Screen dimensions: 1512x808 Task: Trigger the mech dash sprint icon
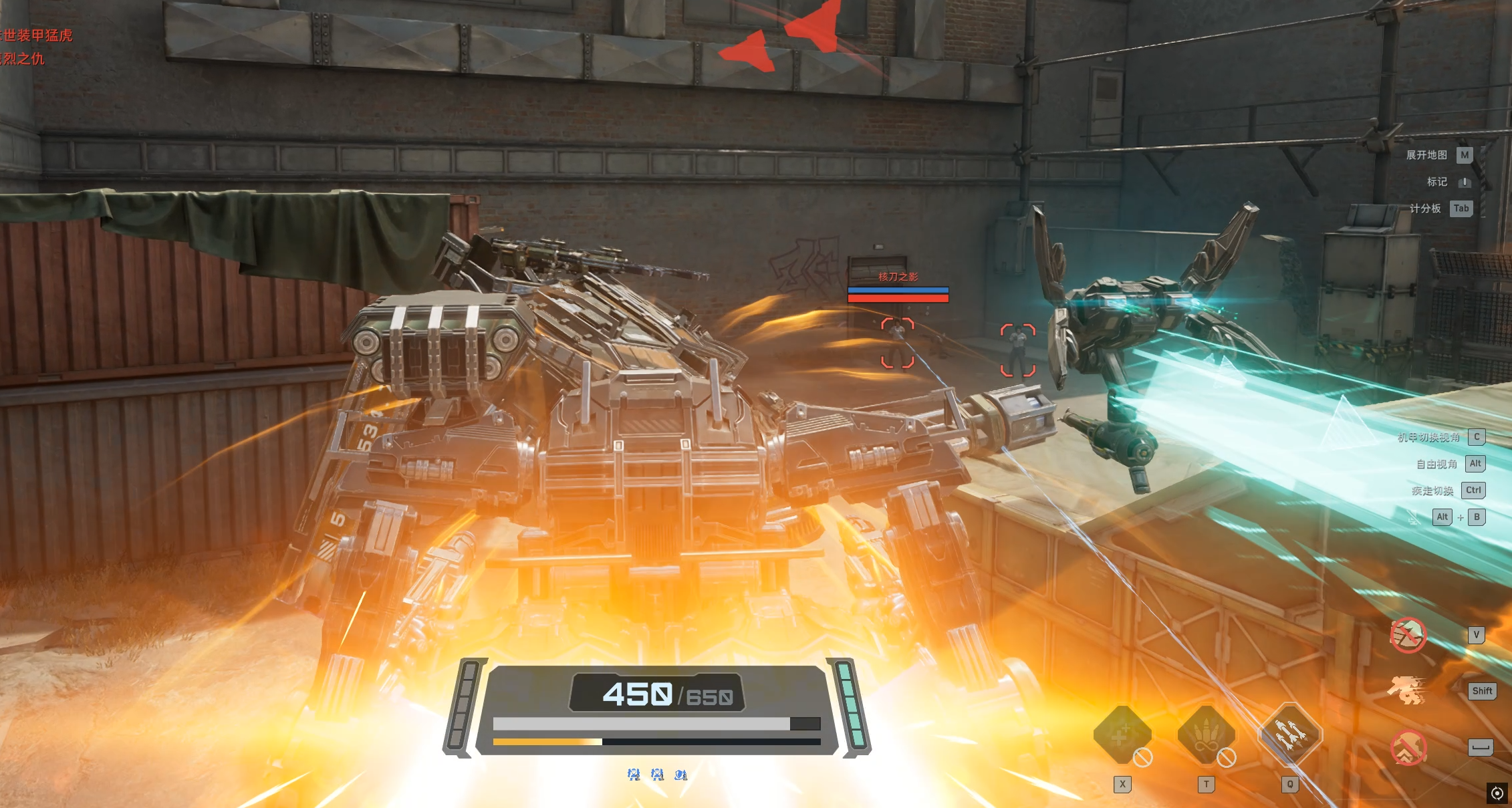[1407, 690]
